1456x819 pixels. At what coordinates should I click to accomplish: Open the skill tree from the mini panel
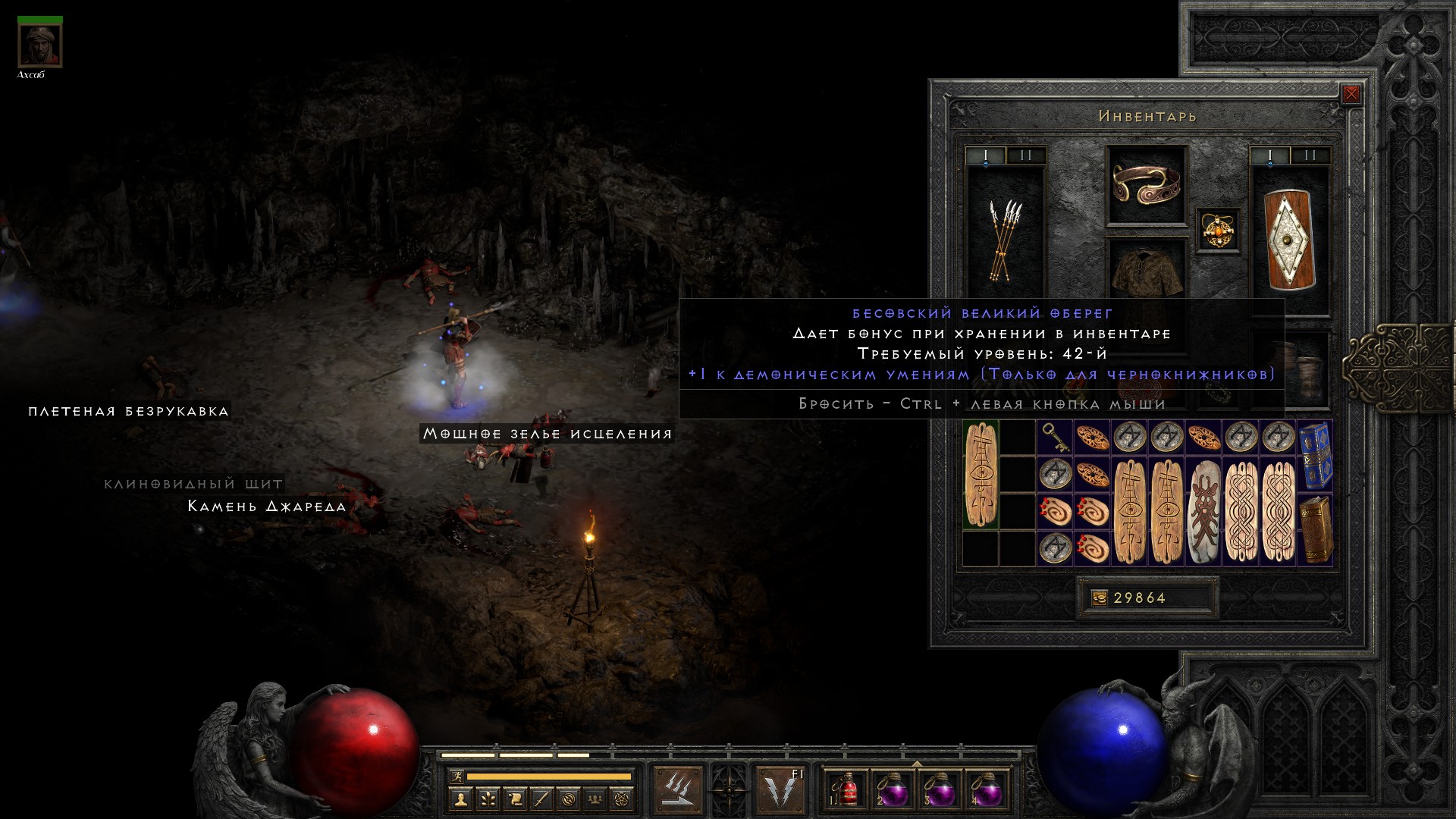coord(487,799)
